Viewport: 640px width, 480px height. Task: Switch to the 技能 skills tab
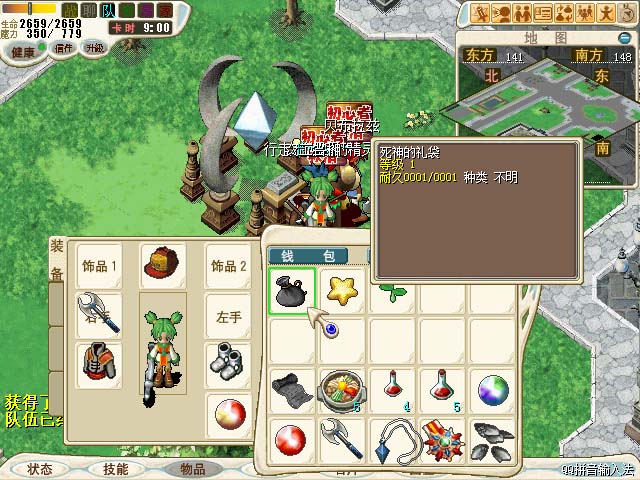point(115,468)
